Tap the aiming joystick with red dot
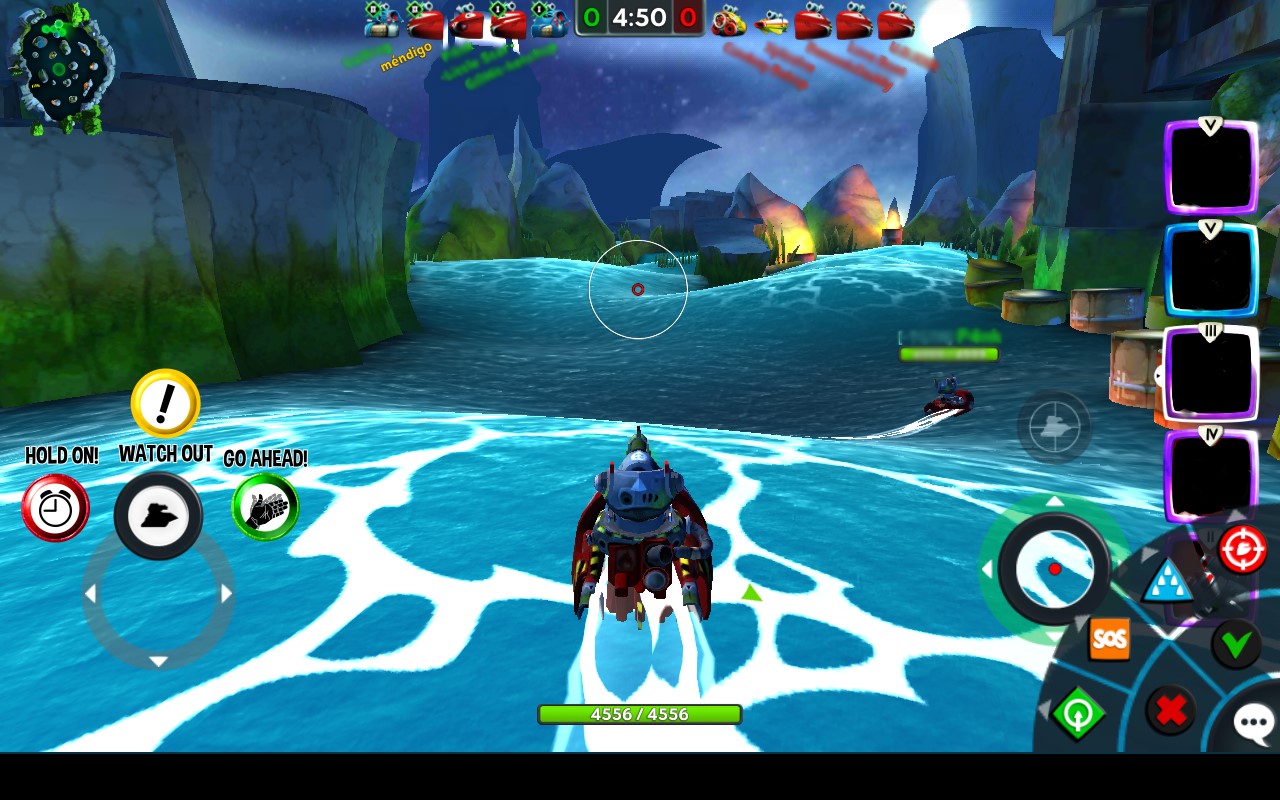This screenshot has width=1280, height=800. point(1054,569)
